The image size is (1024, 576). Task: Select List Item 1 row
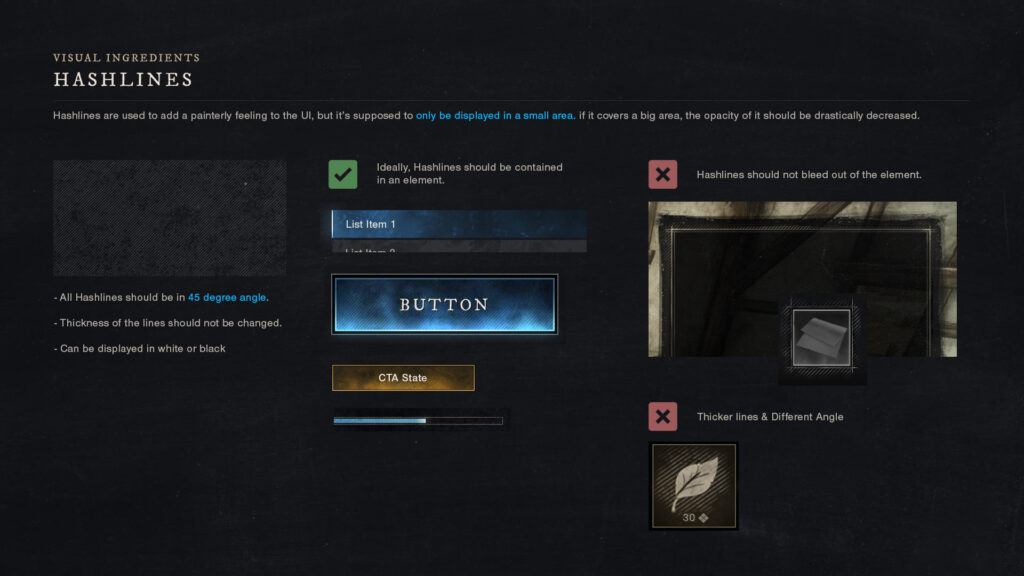459,224
